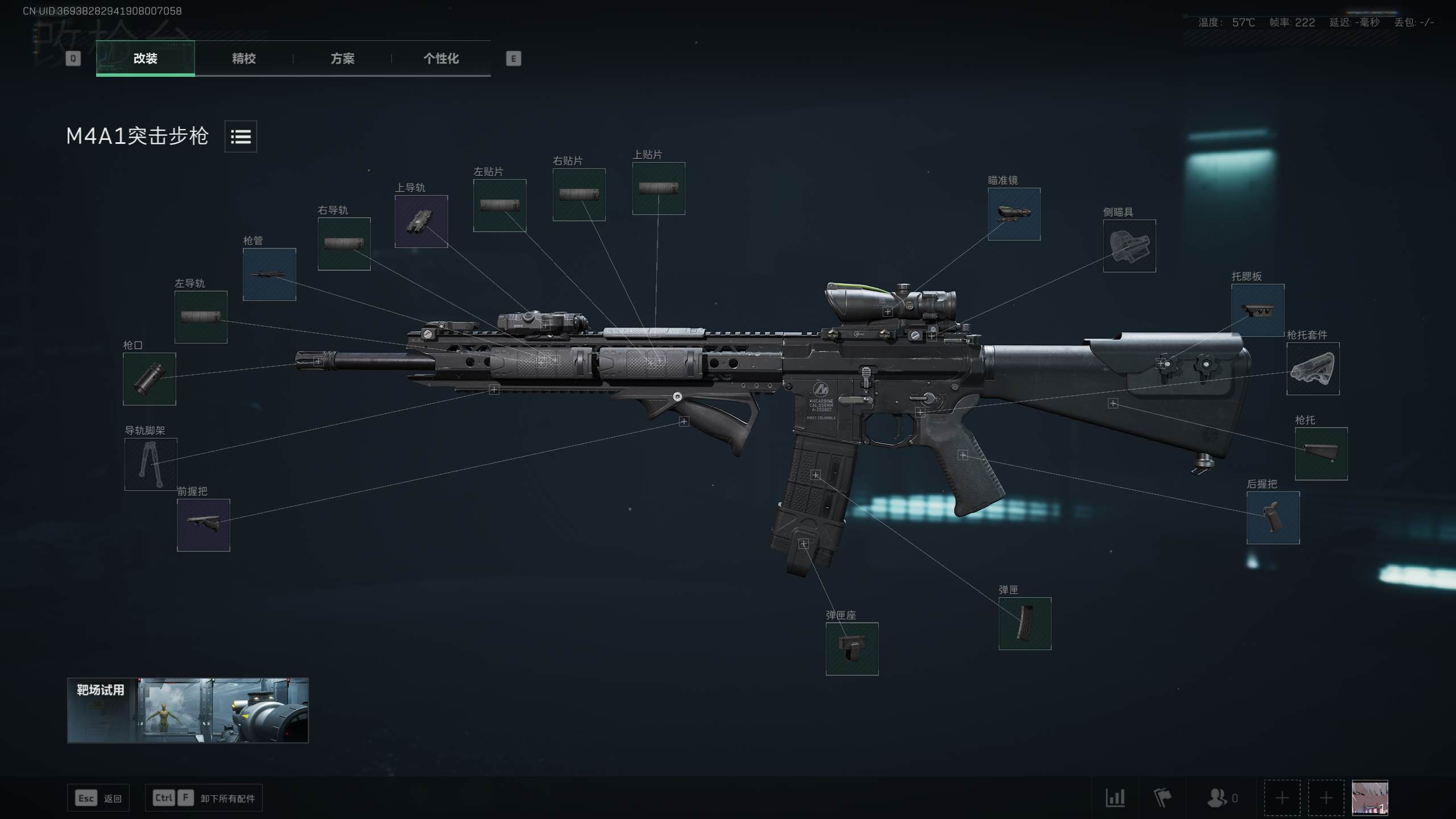Open the 上导轨 top rail slot
1456x819 pixels.
pos(421,221)
